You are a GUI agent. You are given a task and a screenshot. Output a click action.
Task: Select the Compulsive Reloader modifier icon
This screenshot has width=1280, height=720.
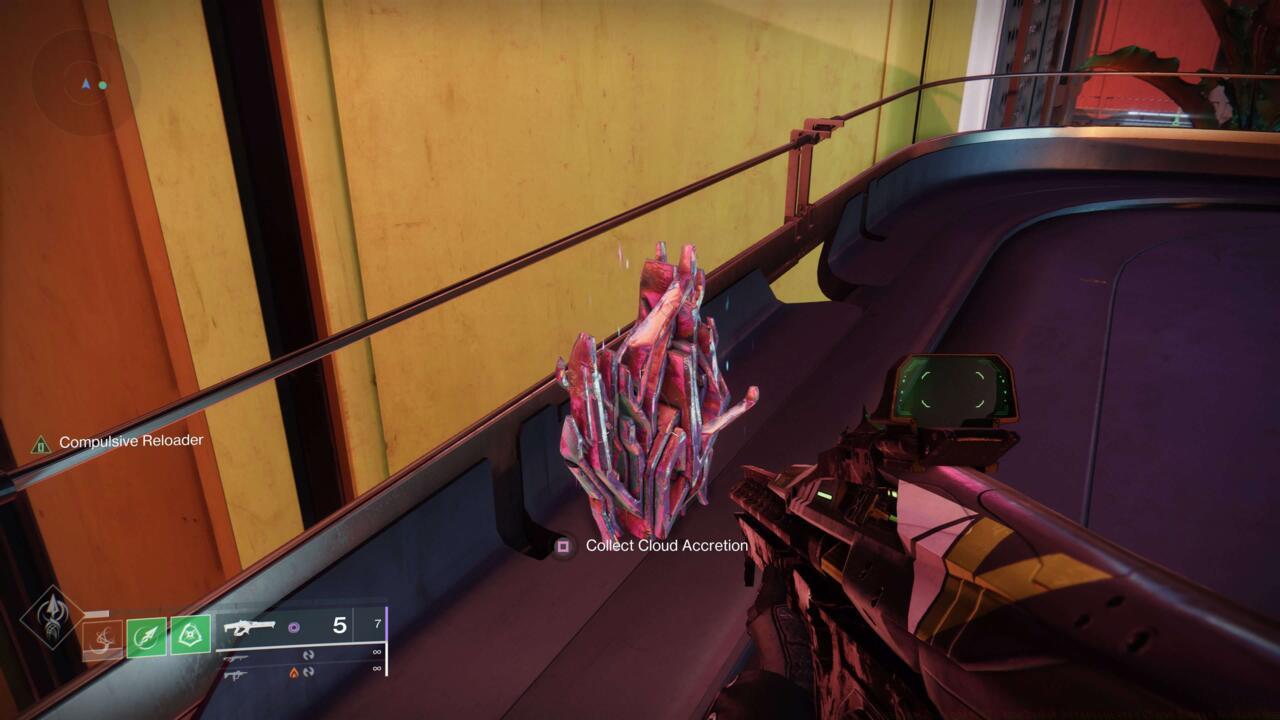tap(41, 443)
